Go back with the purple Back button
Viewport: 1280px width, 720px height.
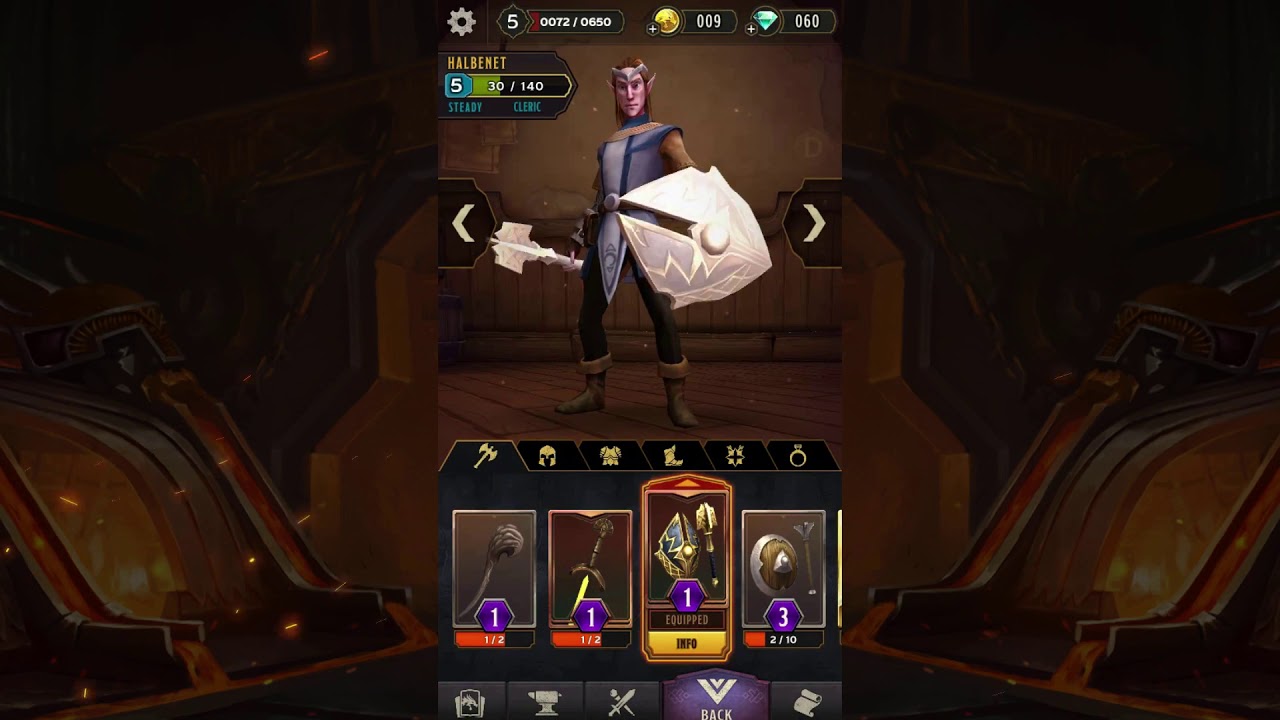[x=717, y=698]
